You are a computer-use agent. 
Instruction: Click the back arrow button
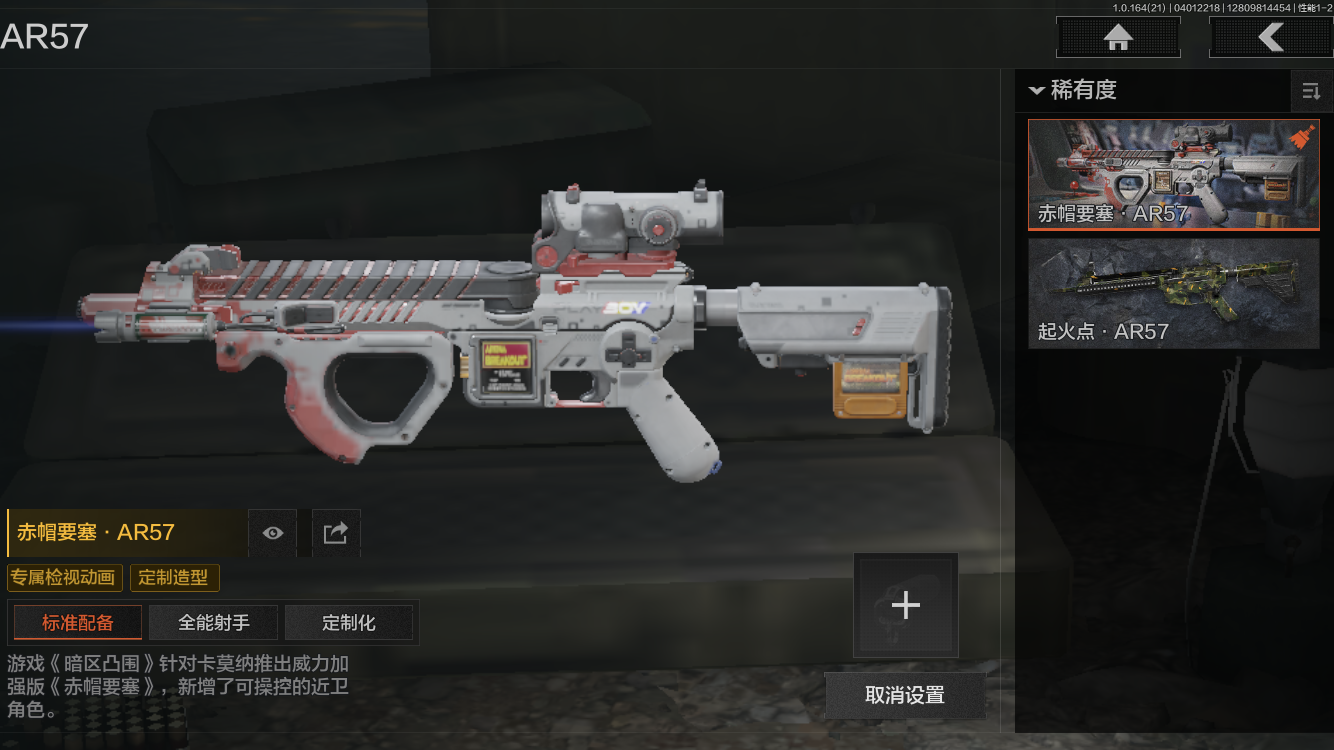tap(1270, 38)
